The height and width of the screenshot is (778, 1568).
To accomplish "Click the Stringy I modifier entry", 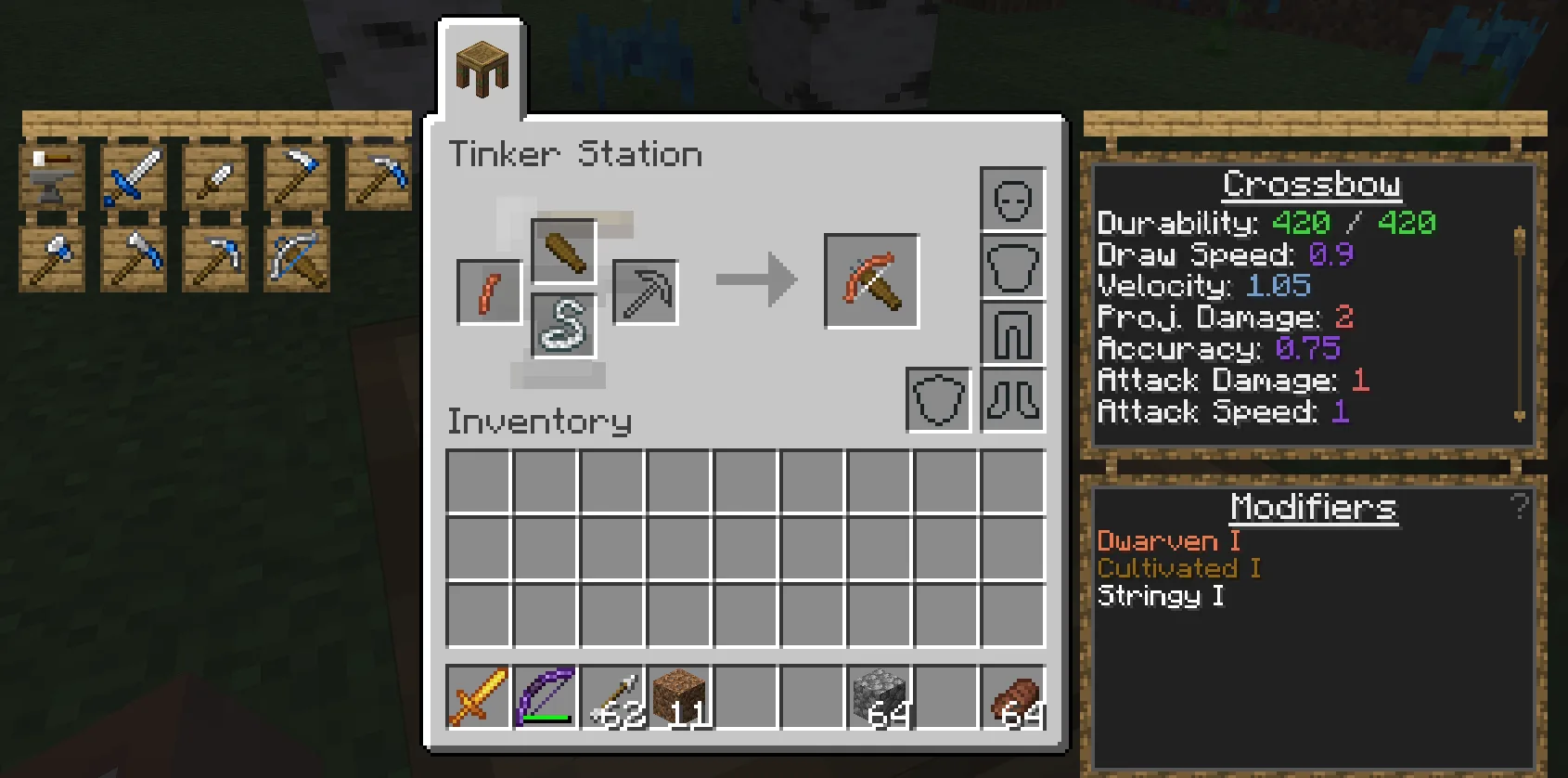I will (x=1160, y=595).
